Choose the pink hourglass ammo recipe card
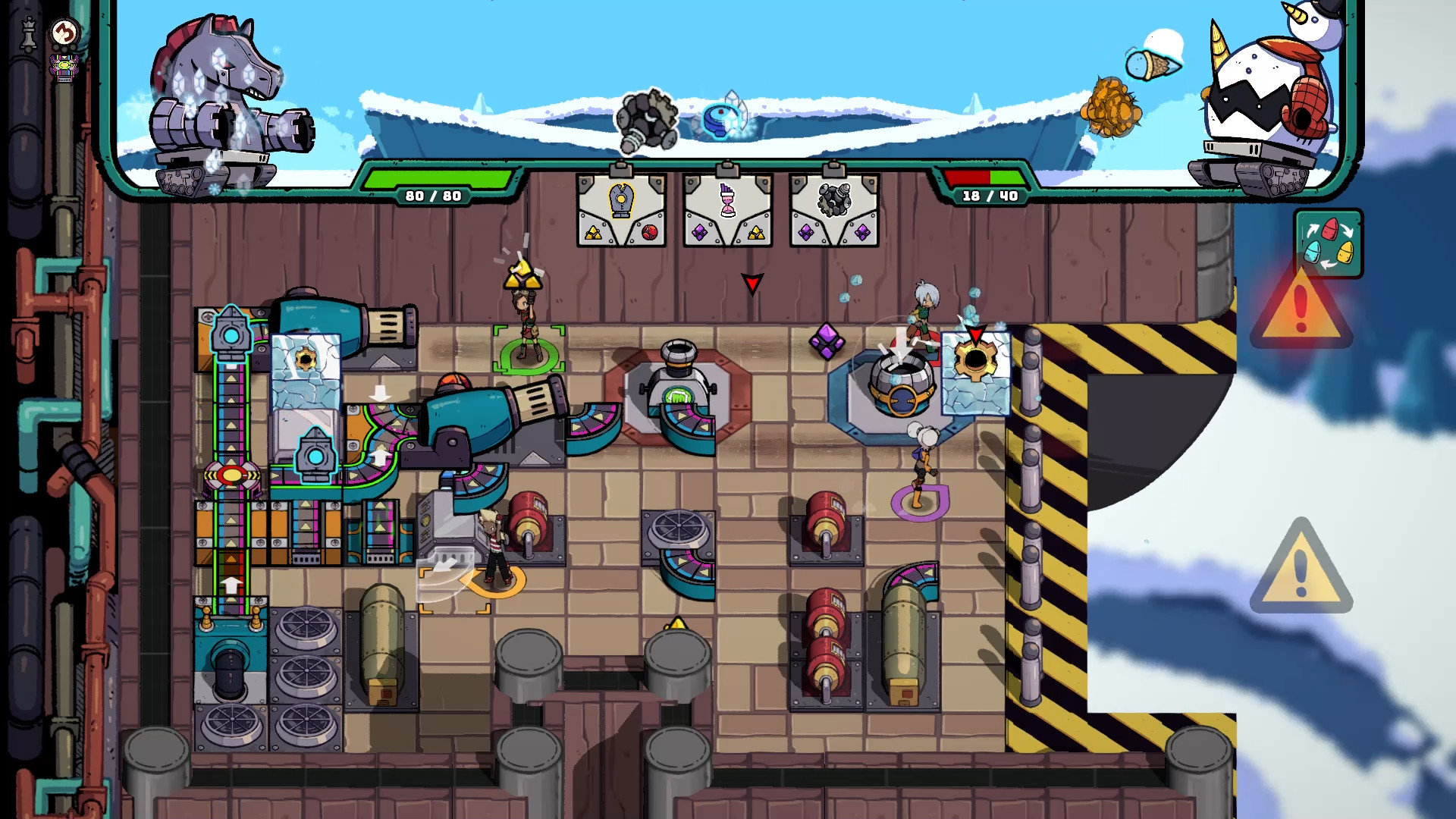The height and width of the screenshot is (819, 1456). tap(727, 210)
